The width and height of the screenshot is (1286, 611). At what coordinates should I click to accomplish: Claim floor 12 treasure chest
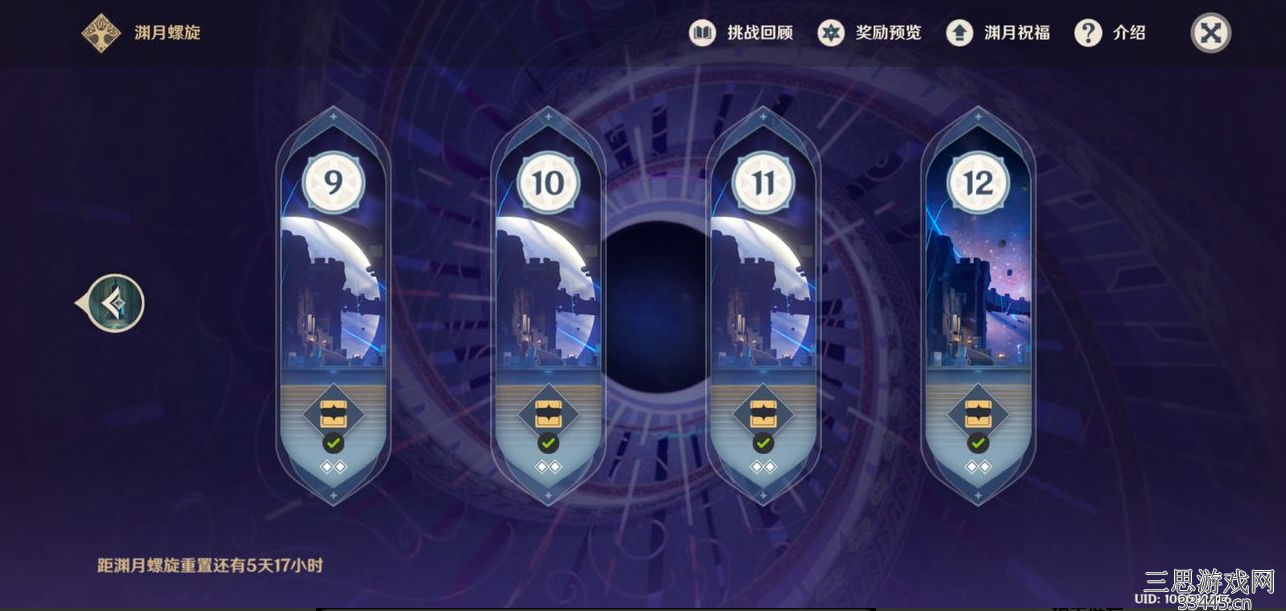[977, 413]
